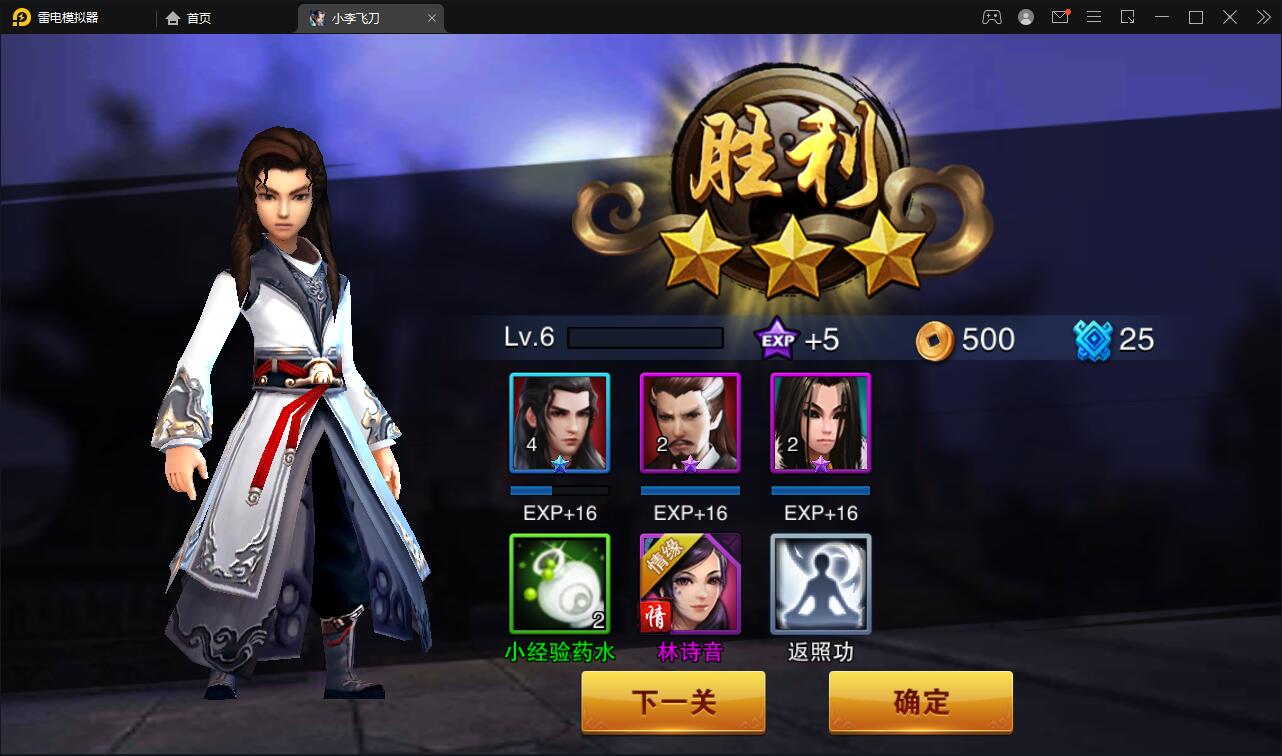
Task: Open the game controls gamepad icon
Action: [991, 17]
